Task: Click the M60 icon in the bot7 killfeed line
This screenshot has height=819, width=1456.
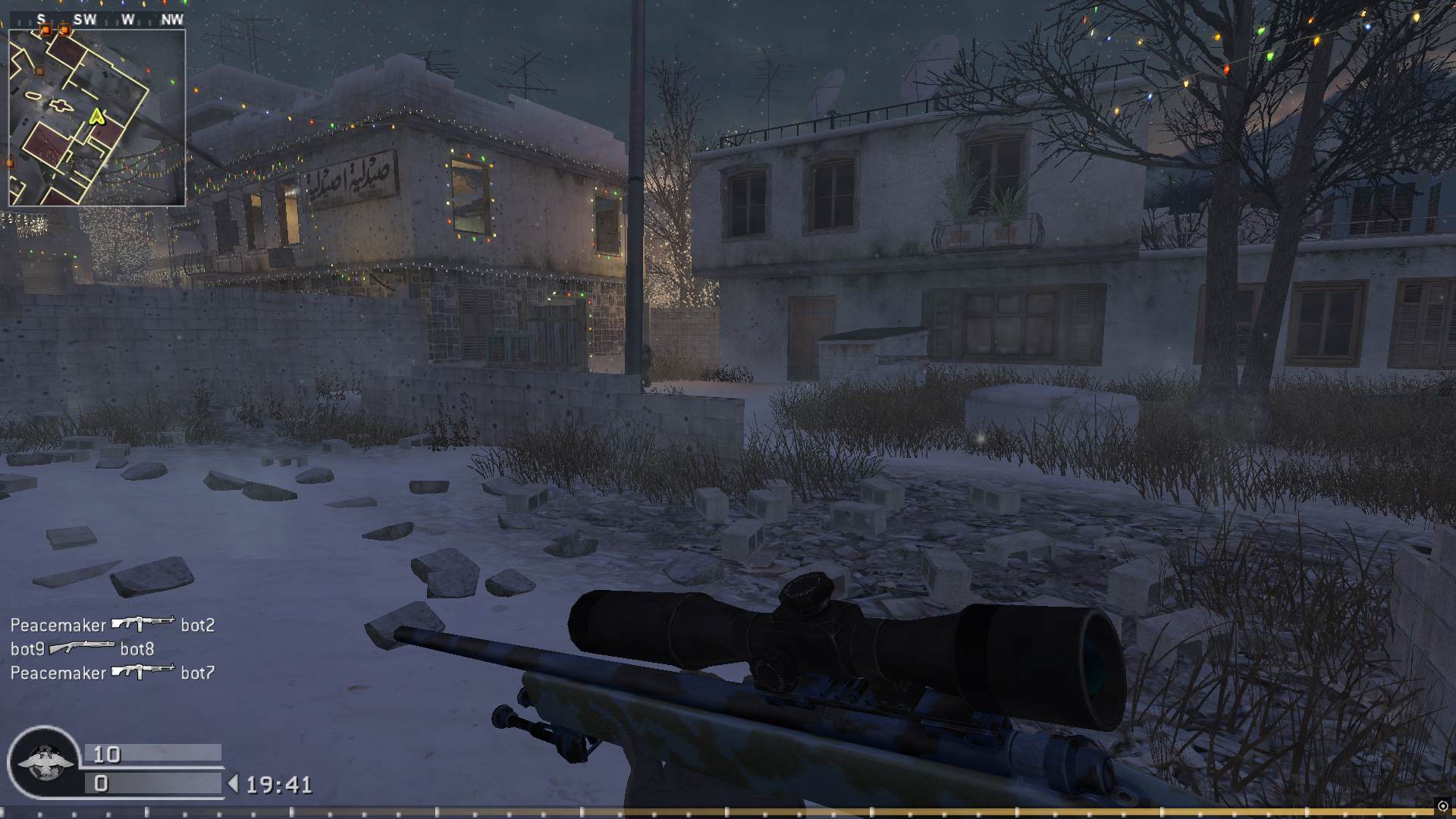Action: coord(144,672)
